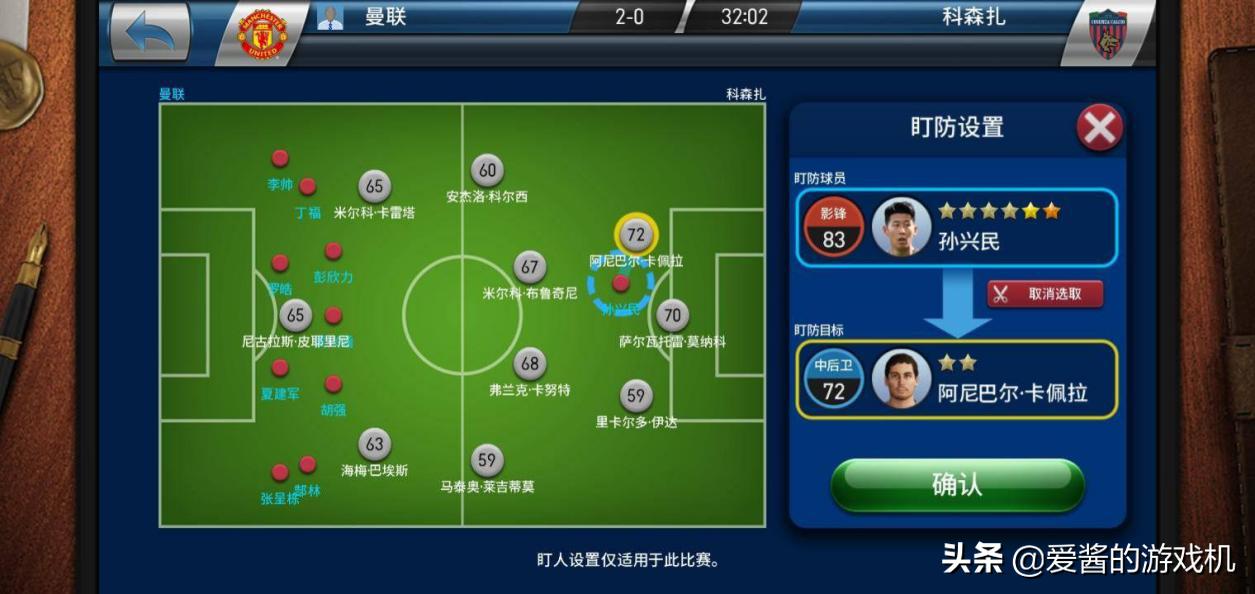Cancel selection with 取消选取 button
1255x594 pixels.
coord(1045,293)
